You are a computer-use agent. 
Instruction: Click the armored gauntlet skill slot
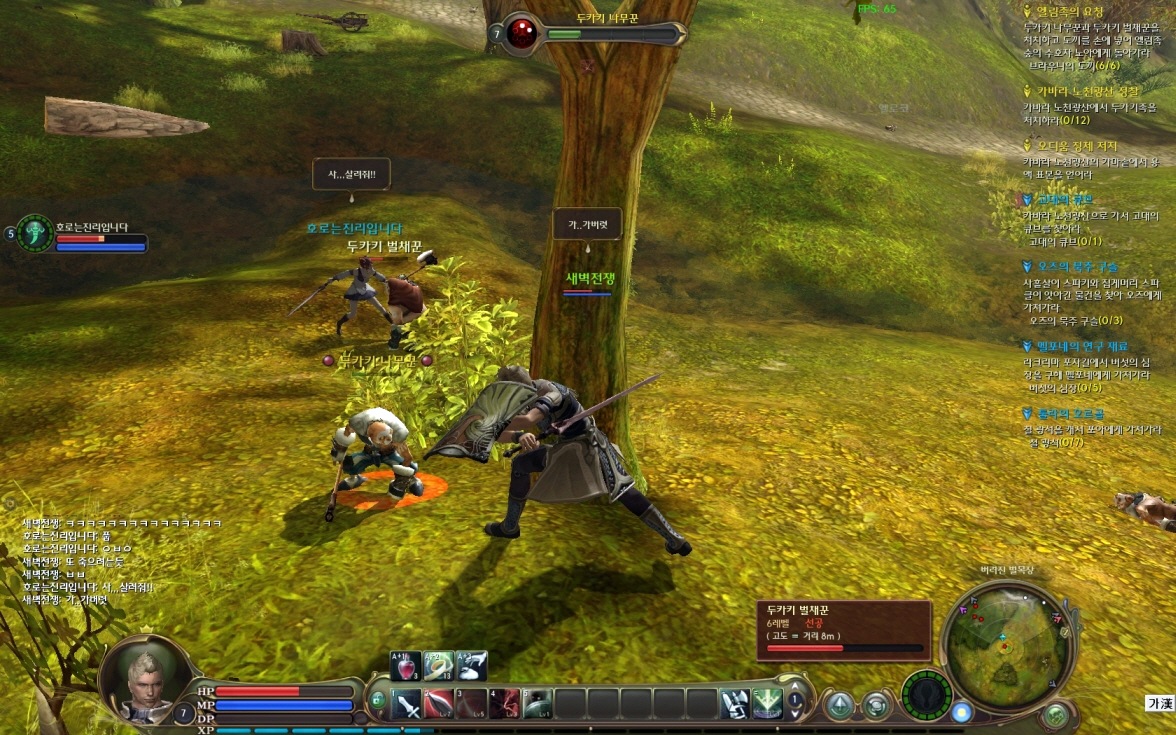(735, 704)
